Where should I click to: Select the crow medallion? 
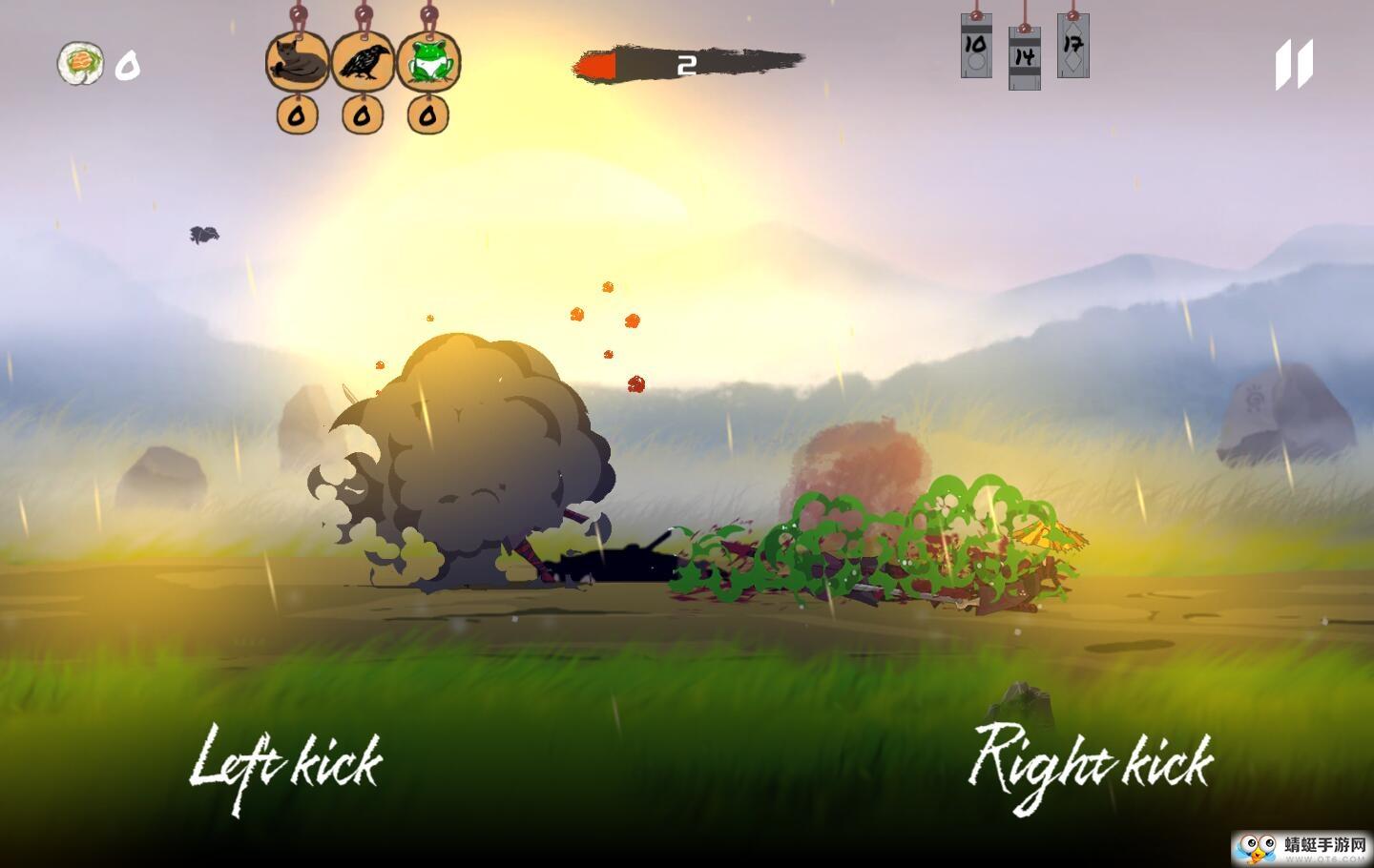click(x=363, y=63)
